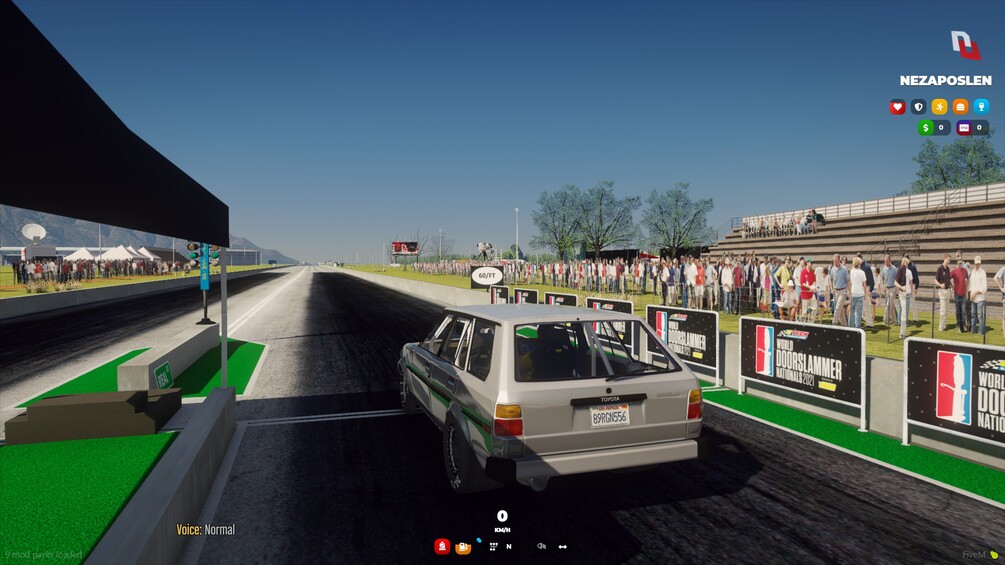Viewport: 1005px width, 565px height.
Task: Click the yellow running stamina icon
Action: click(x=939, y=107)
